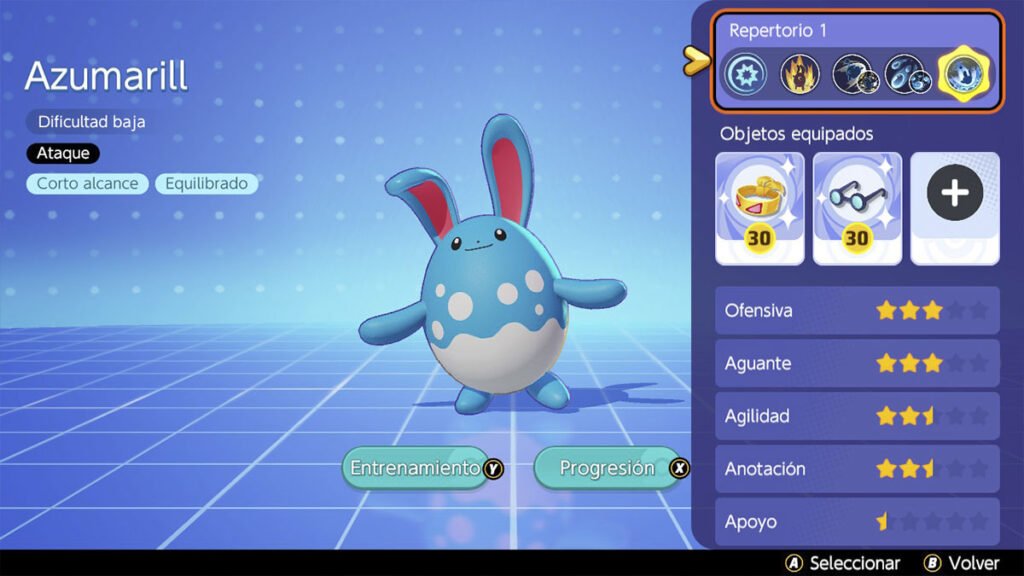This screenshot has height=576, width=1024.
Task: Select the first water move icon with two variants
Action: [x=852, y=73]
